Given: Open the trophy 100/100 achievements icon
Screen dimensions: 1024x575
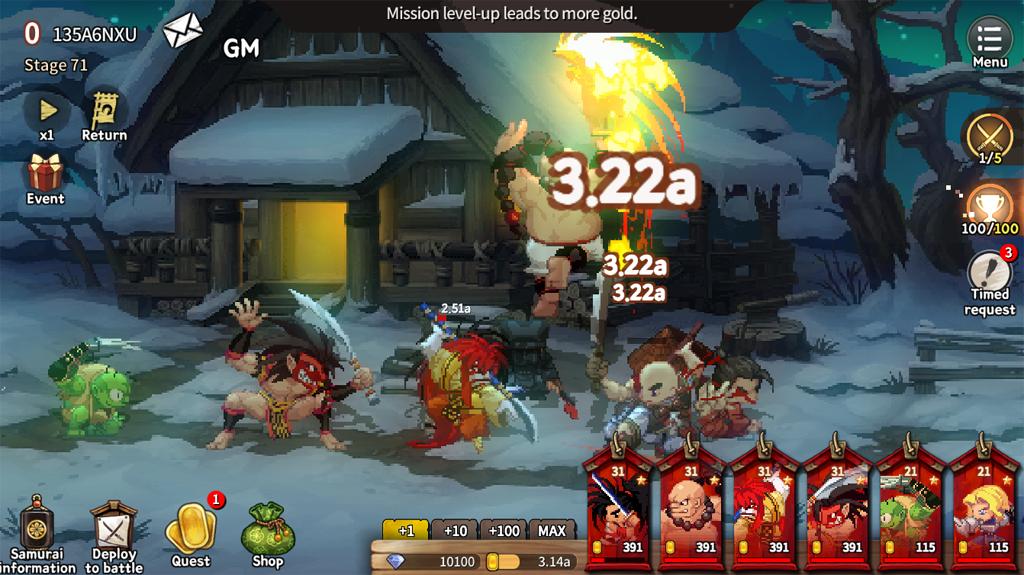Looking at the screenshot, I should (990, 208).
